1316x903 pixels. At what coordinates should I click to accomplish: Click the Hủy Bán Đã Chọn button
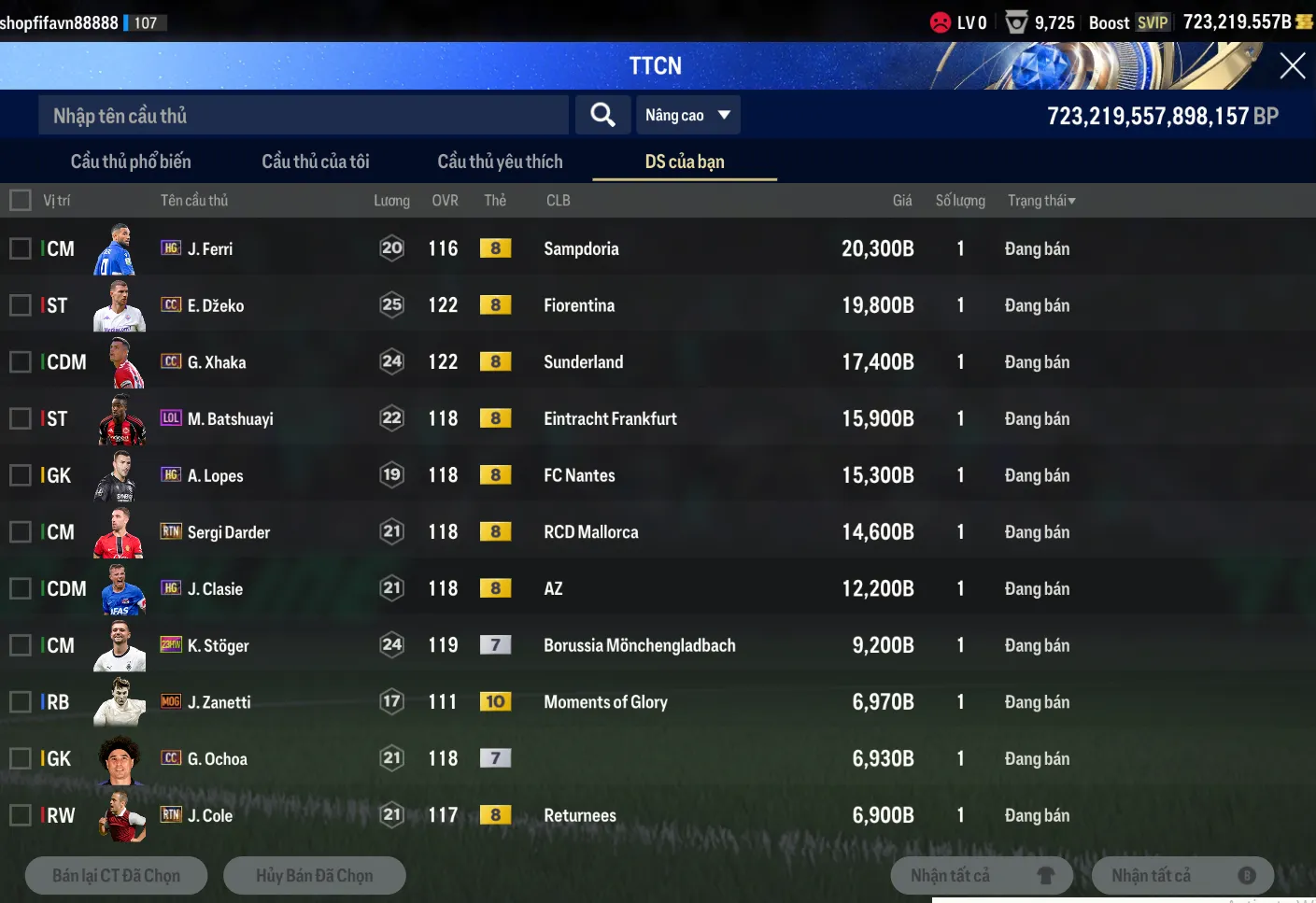(x=315, y=876)
